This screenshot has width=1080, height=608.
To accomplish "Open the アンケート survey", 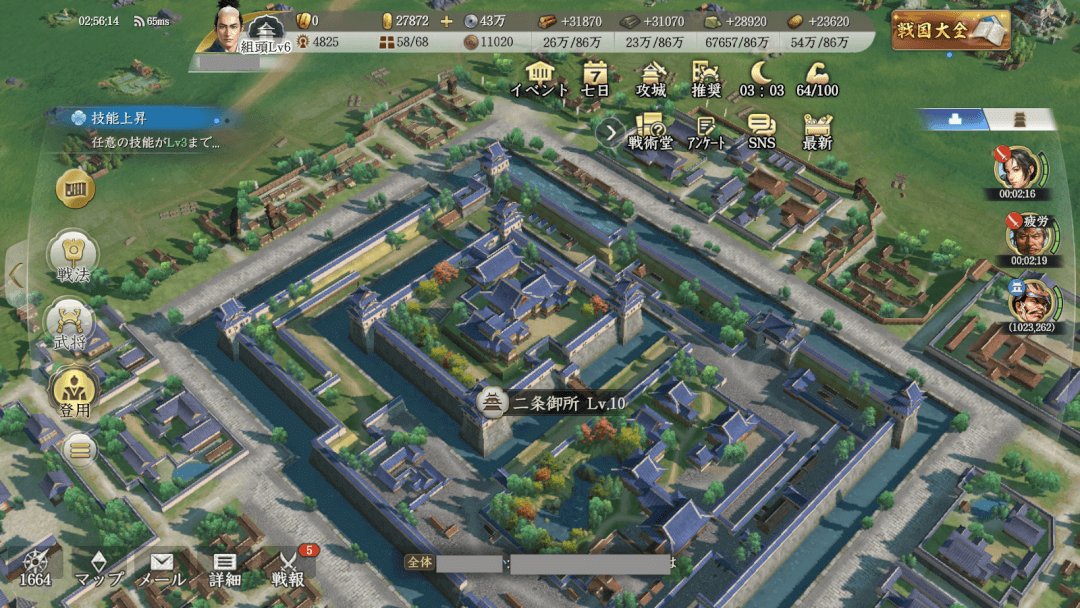I will (706, 131).
